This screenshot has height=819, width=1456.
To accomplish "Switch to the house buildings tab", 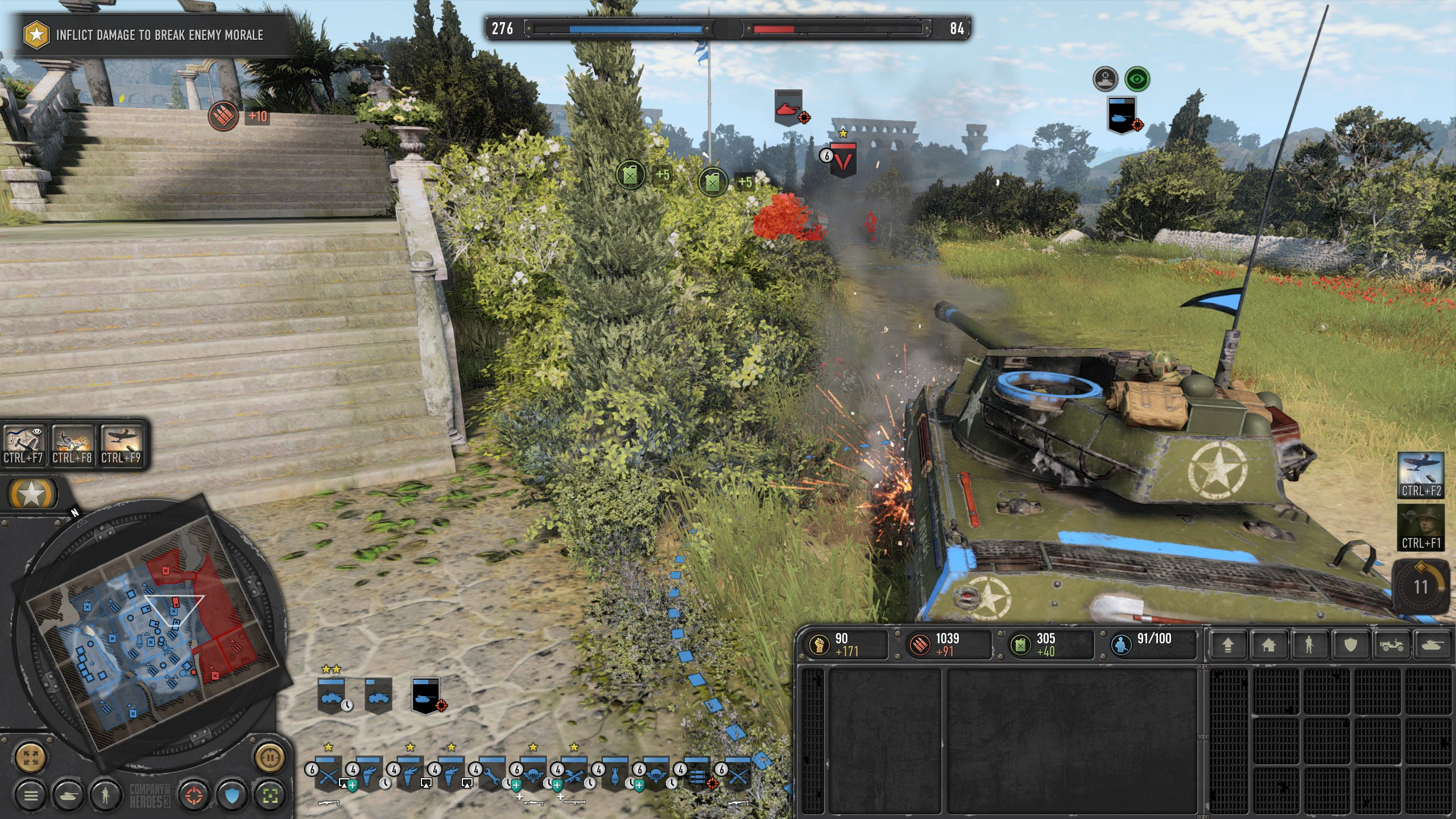I will coord(1268,645).
